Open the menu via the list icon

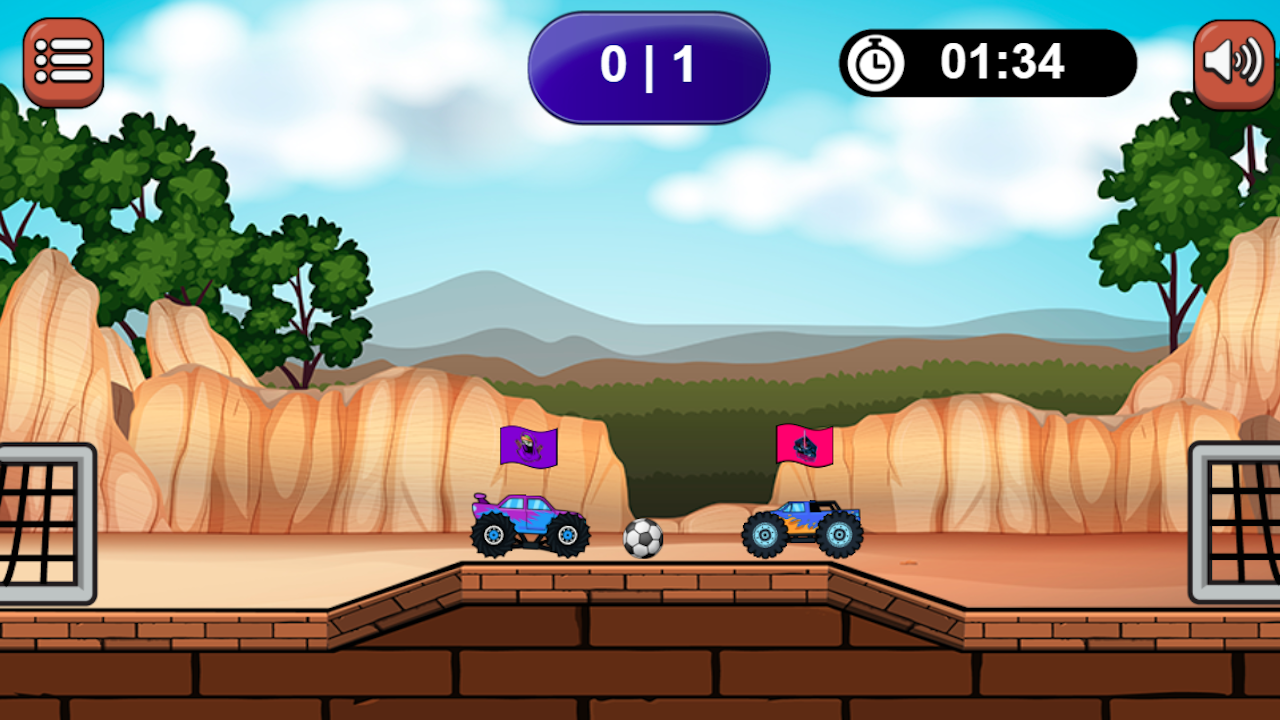(x=62, y=60)
